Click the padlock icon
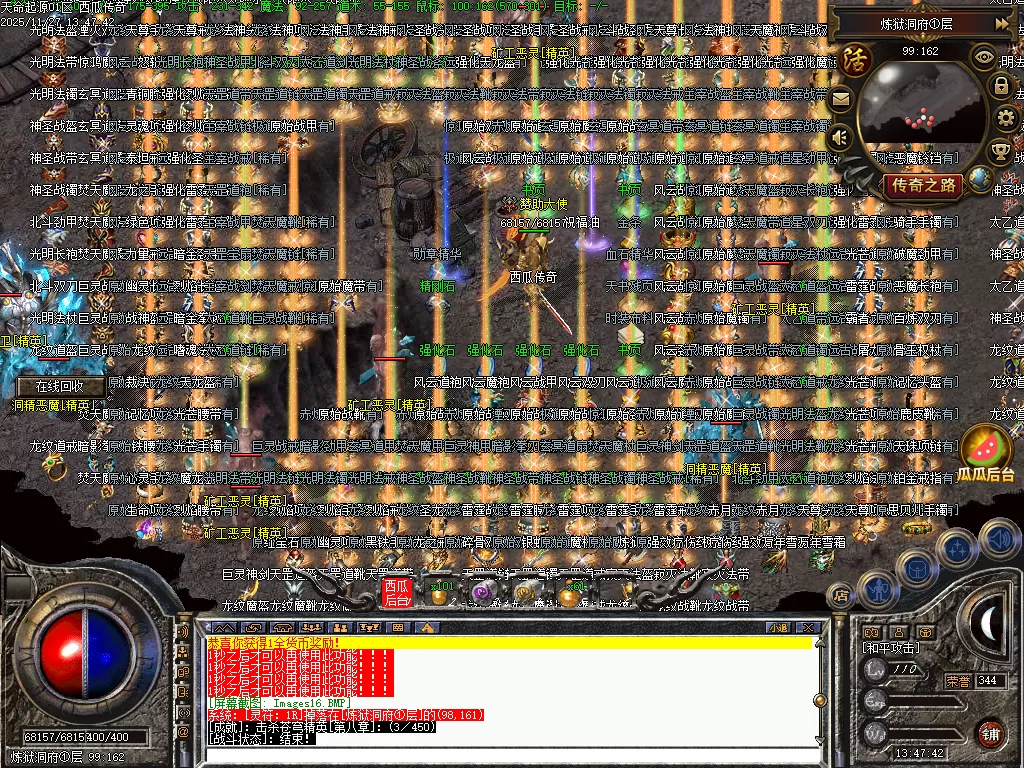 pyautogui.click(x=1000, y=86)
